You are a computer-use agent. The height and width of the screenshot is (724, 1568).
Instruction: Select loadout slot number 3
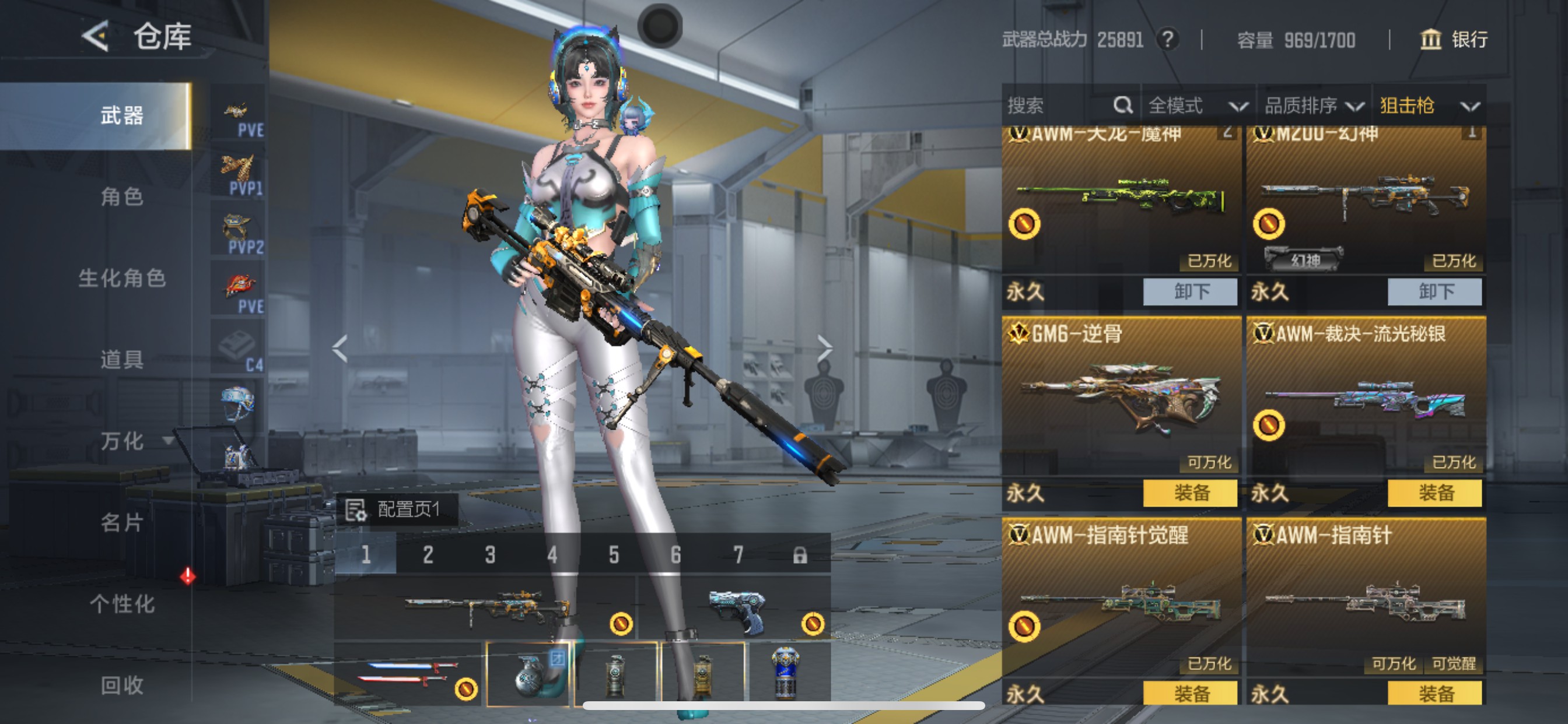coord(490,554)
